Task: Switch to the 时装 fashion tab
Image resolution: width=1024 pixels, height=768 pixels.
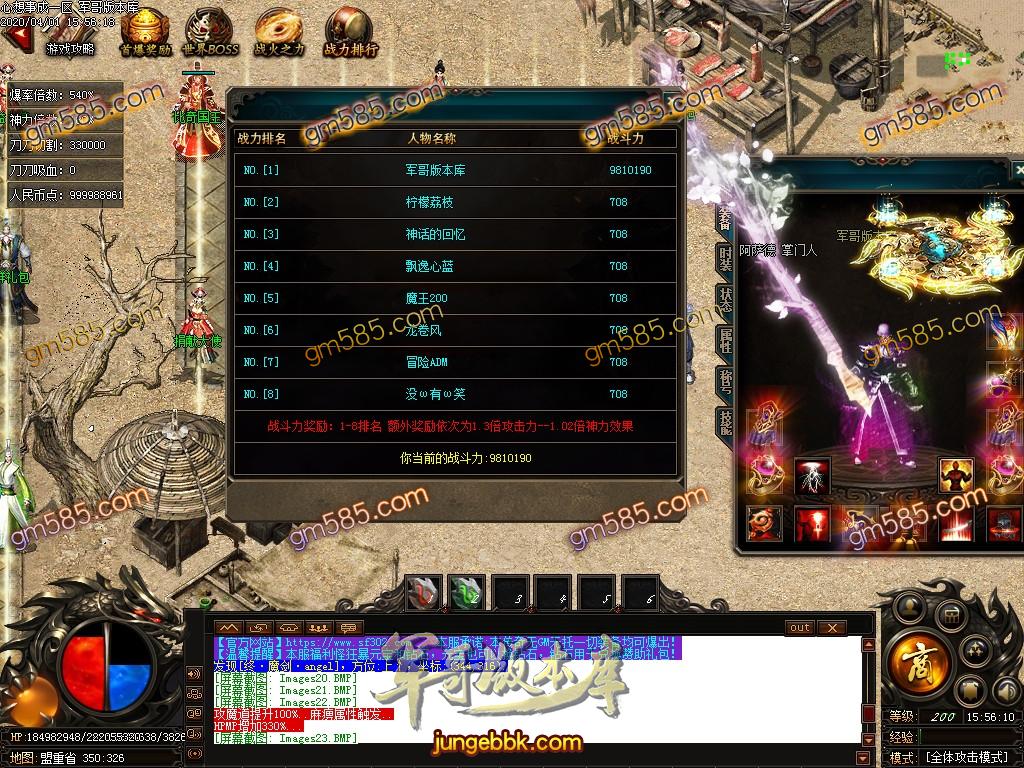Action: (726, 258)
